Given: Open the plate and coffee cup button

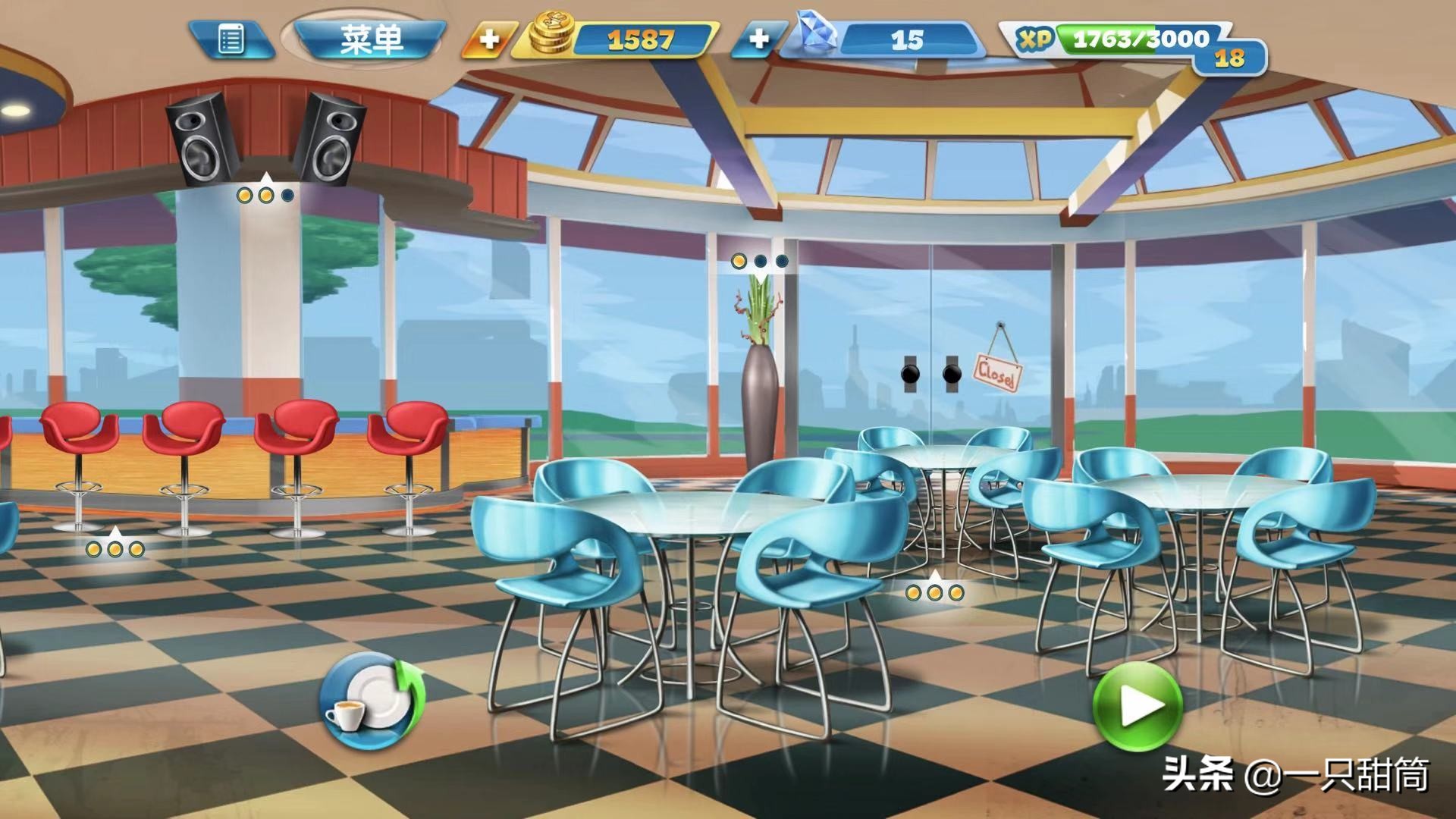Looking at the screenshot, I should 371,700.
